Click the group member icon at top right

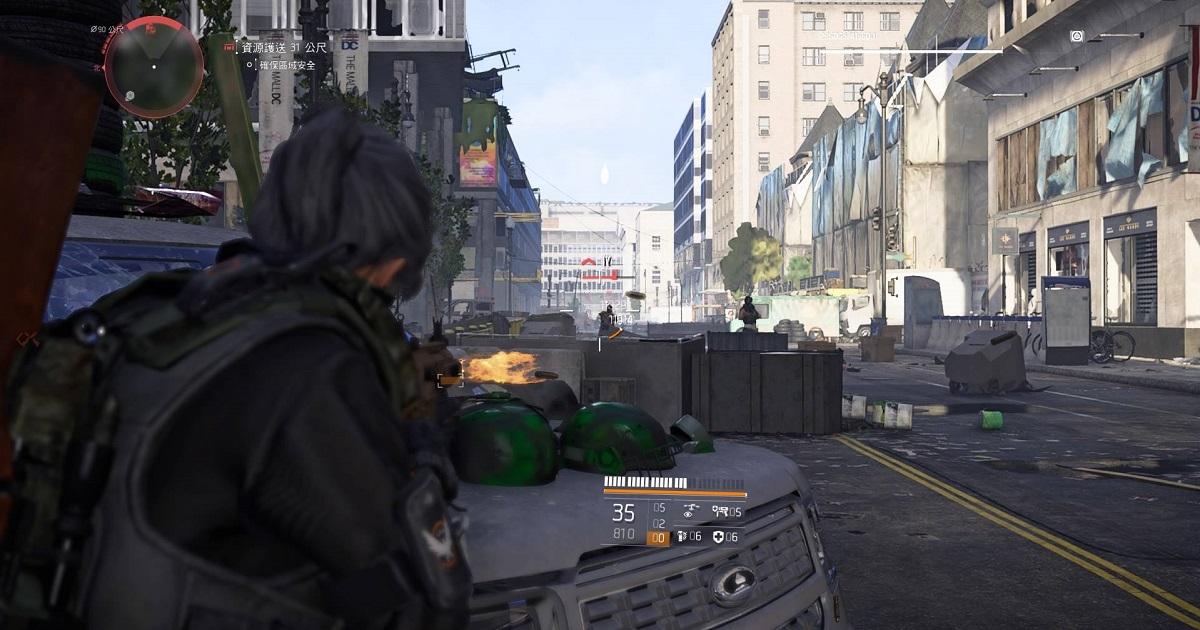(1076, 37)
